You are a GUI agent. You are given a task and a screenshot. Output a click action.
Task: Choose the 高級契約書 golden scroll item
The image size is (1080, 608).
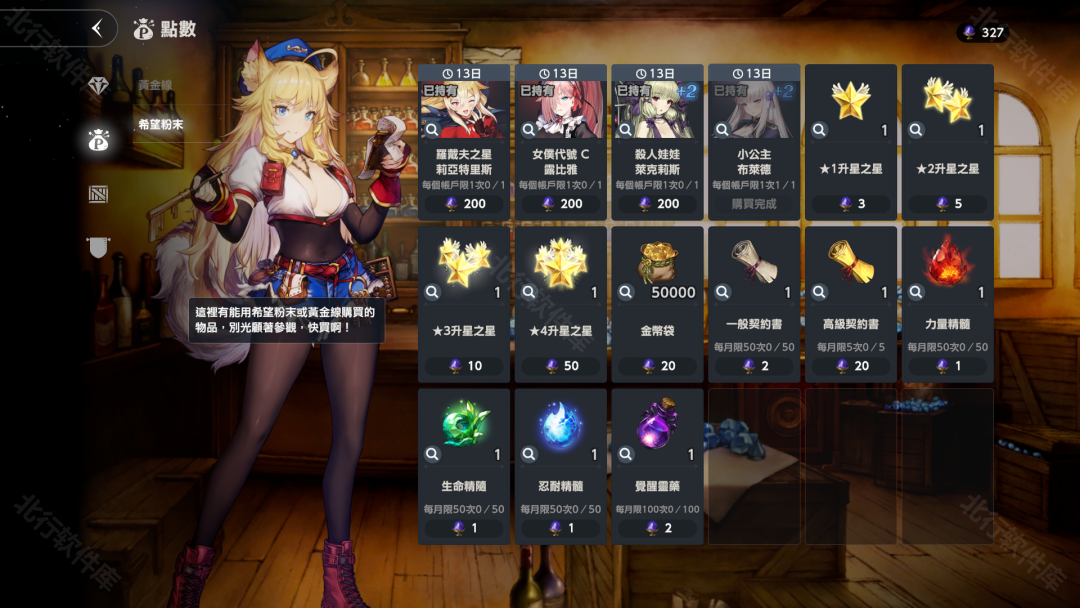(851, 304)
